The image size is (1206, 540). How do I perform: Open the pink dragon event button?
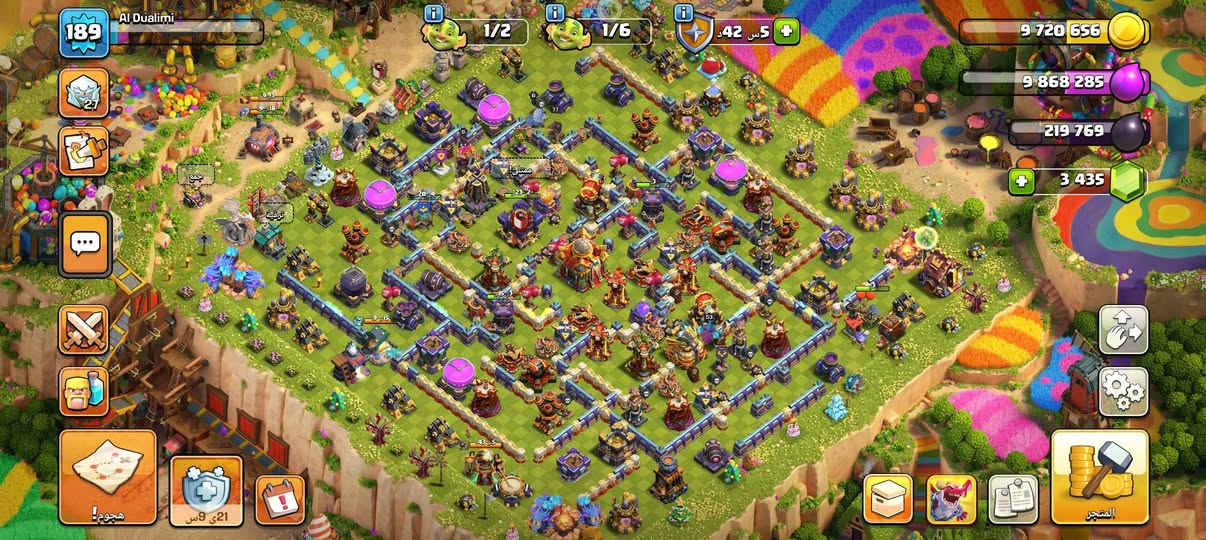951,499
